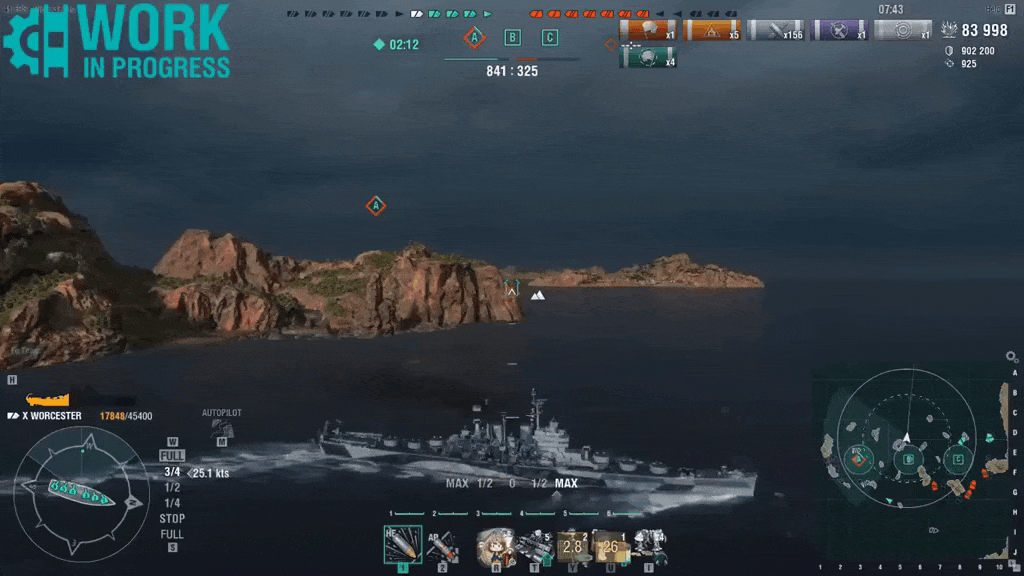Click capture point C on the minimap
Image resolution: width=1024 pixels, height=576 pixels.
[x=958, y=460]
